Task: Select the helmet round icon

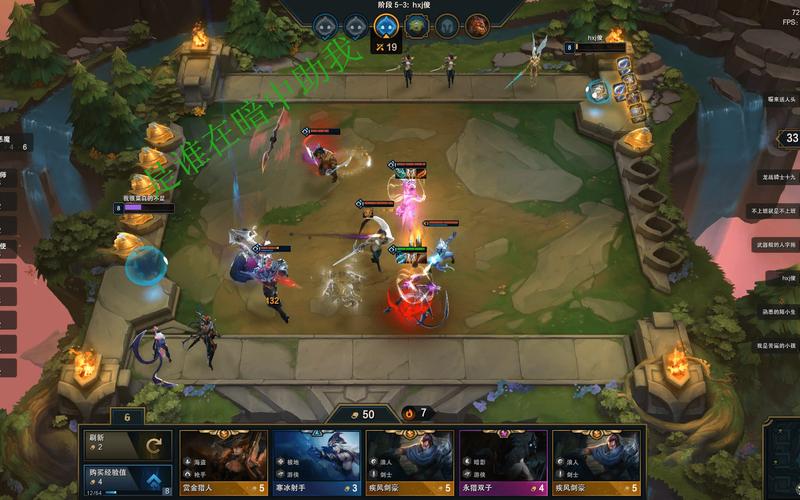Action: point(446,26)
